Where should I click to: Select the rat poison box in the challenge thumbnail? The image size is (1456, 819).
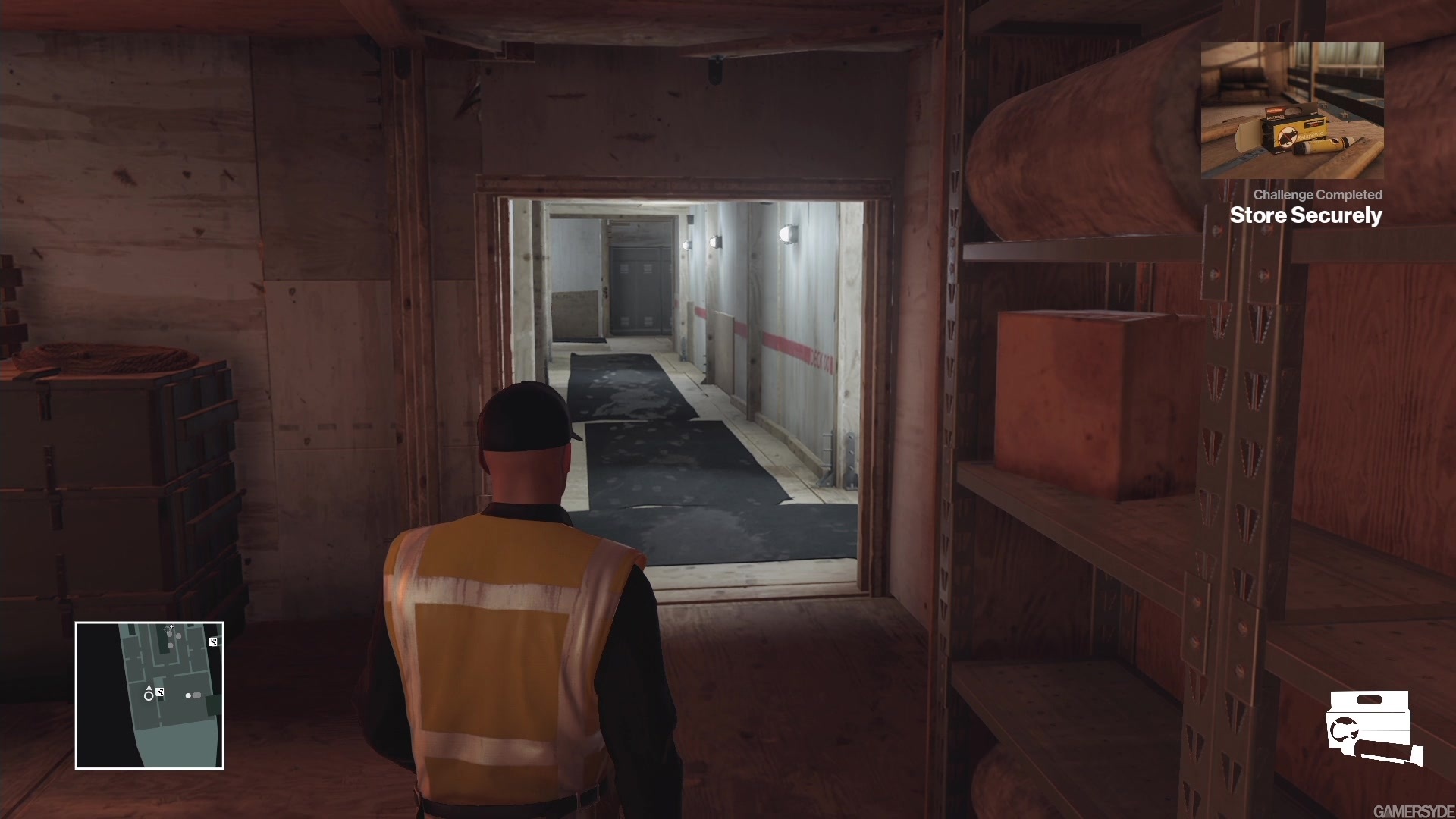(x=1297, y=133)
